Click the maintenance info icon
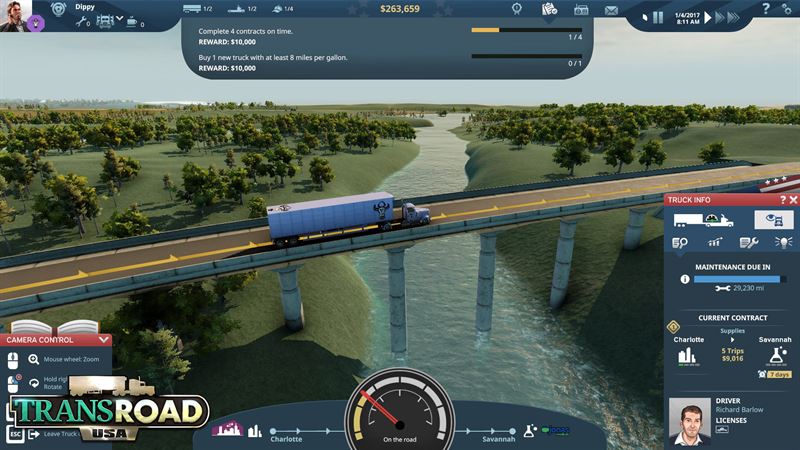800x450 pixels. [x=685, y=279]
